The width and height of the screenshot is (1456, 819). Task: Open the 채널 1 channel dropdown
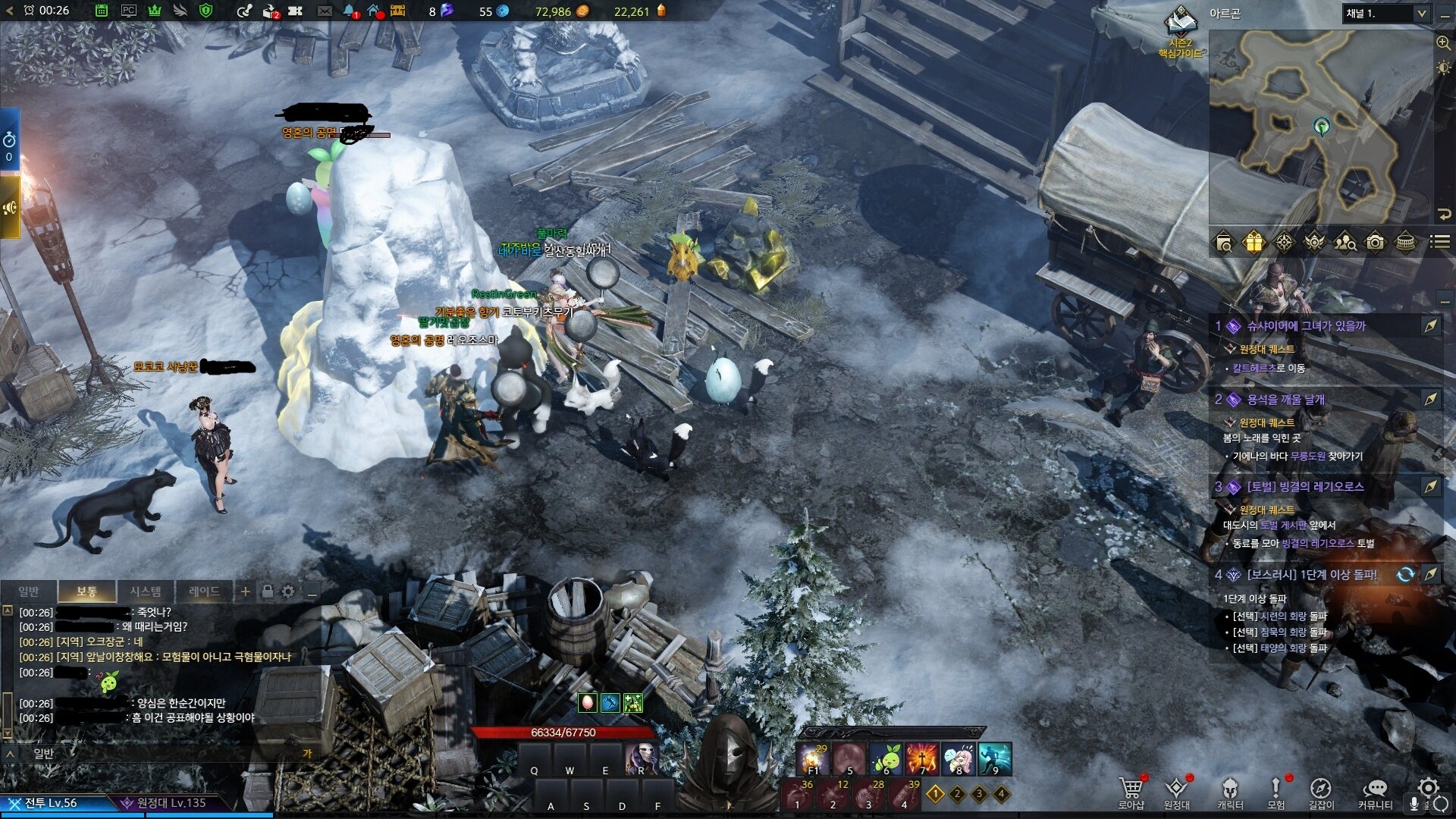tap(1386, 14)
